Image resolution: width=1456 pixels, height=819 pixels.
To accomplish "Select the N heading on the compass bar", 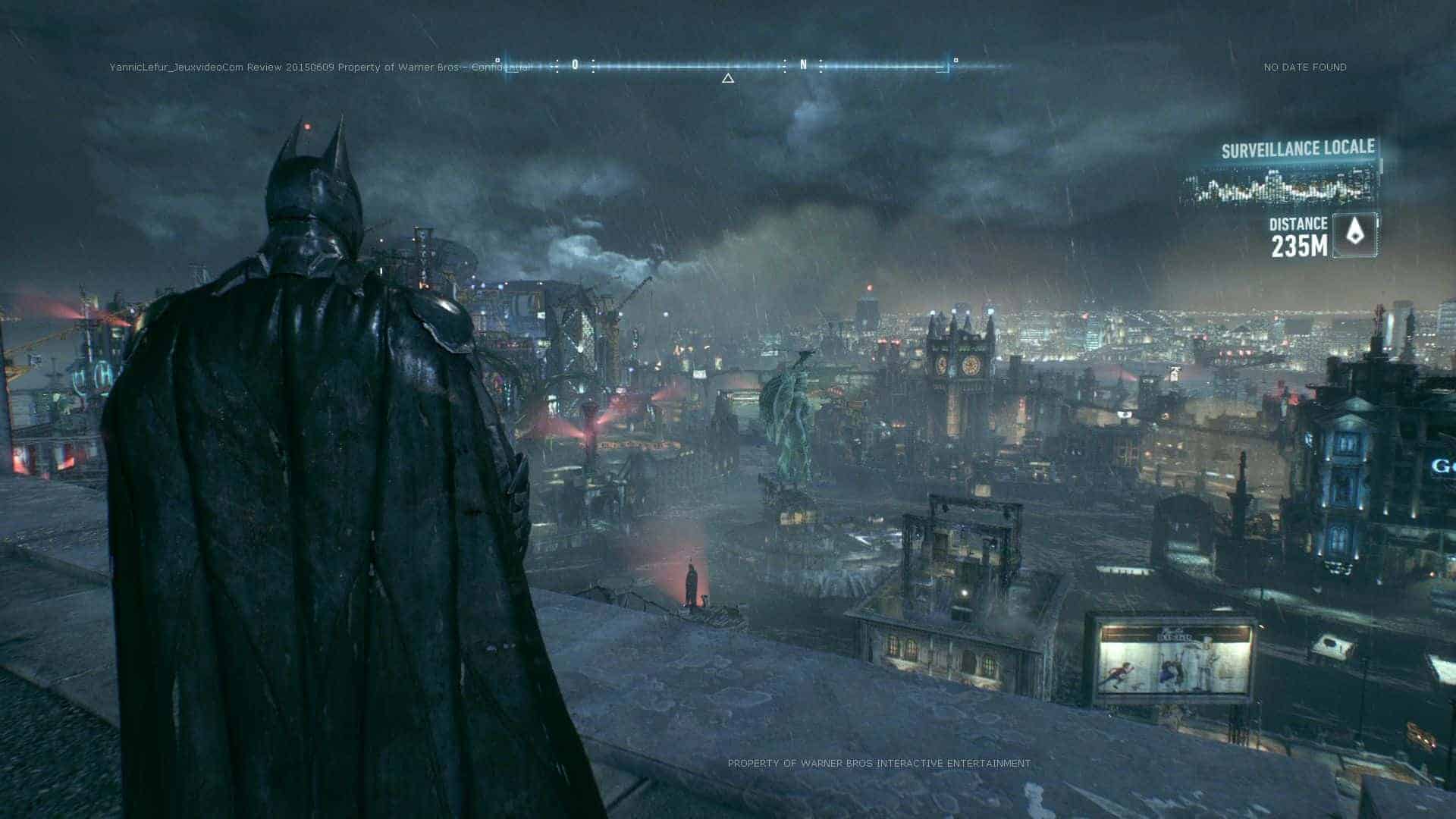I will tap(804, 65).
